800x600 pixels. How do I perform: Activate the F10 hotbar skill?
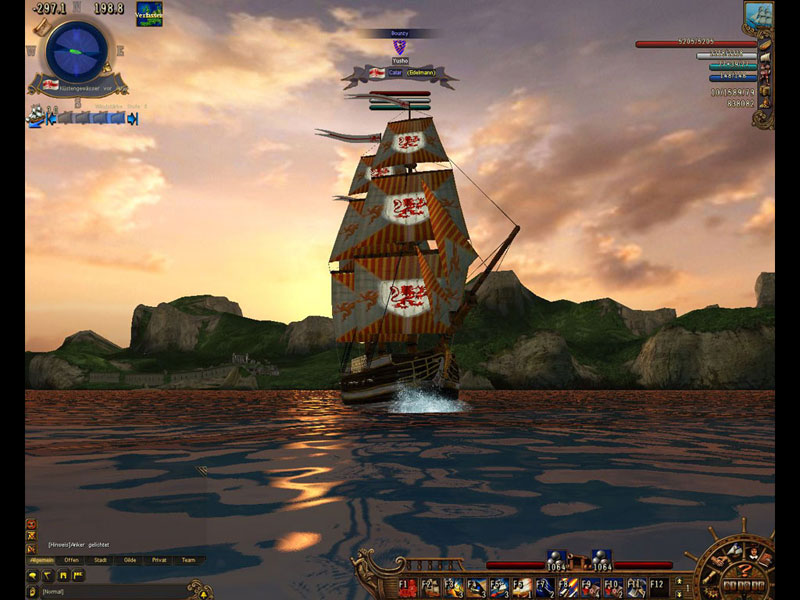point(612,586)
